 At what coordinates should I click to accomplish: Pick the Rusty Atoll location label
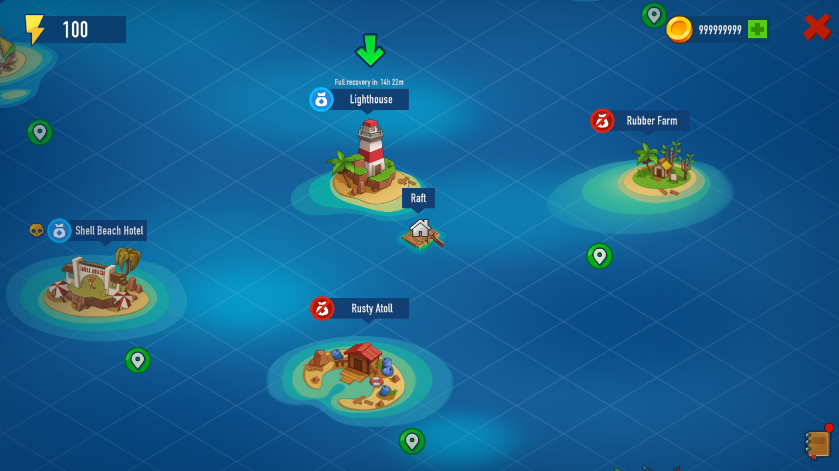(371, 309)
